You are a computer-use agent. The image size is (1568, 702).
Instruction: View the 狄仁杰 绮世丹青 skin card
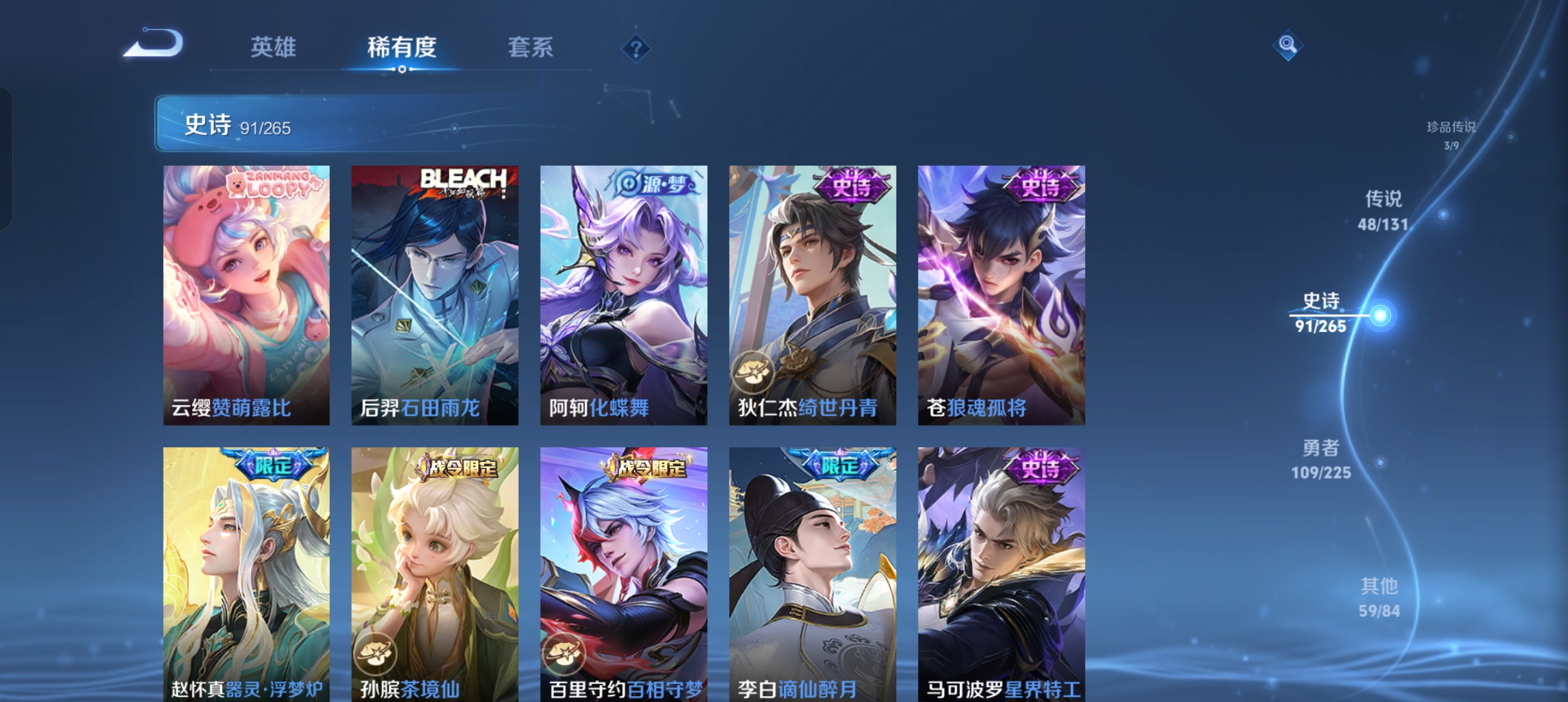(813, 295)
